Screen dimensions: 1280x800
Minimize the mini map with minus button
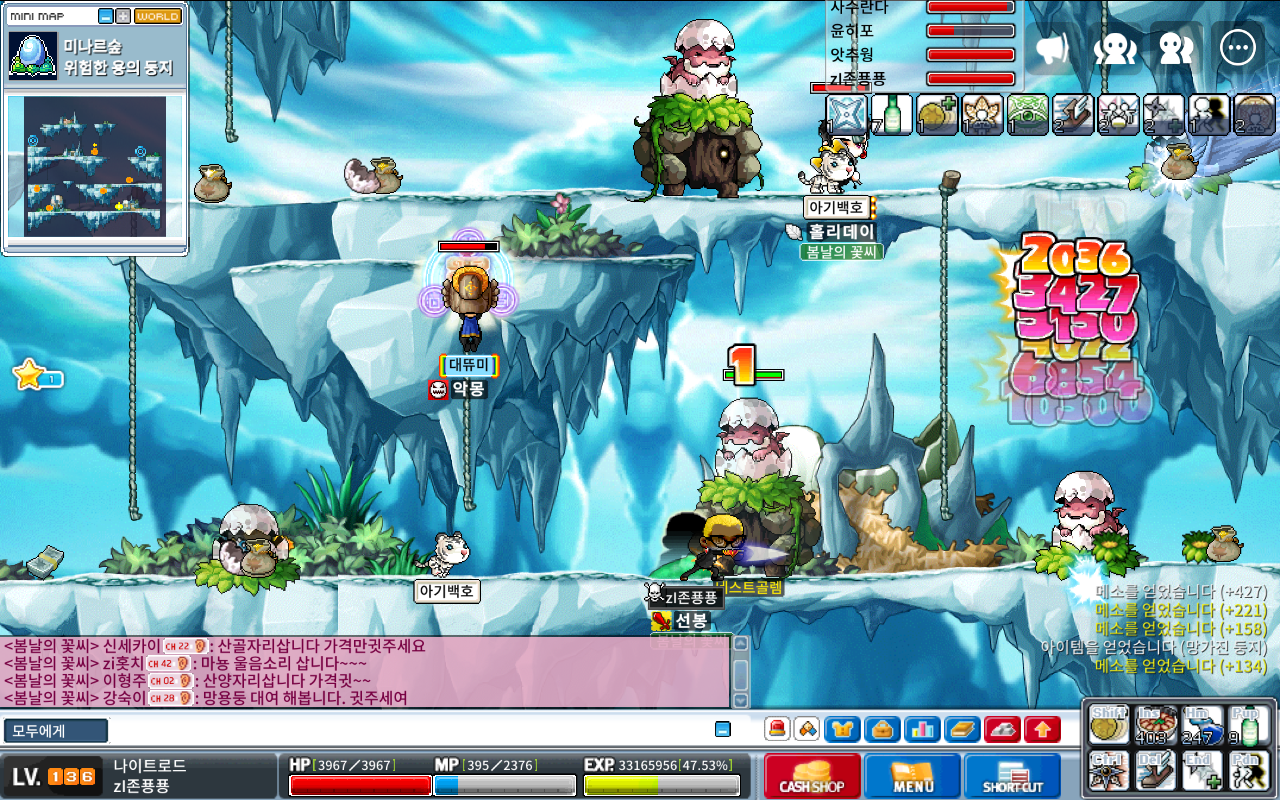(106, 16)
